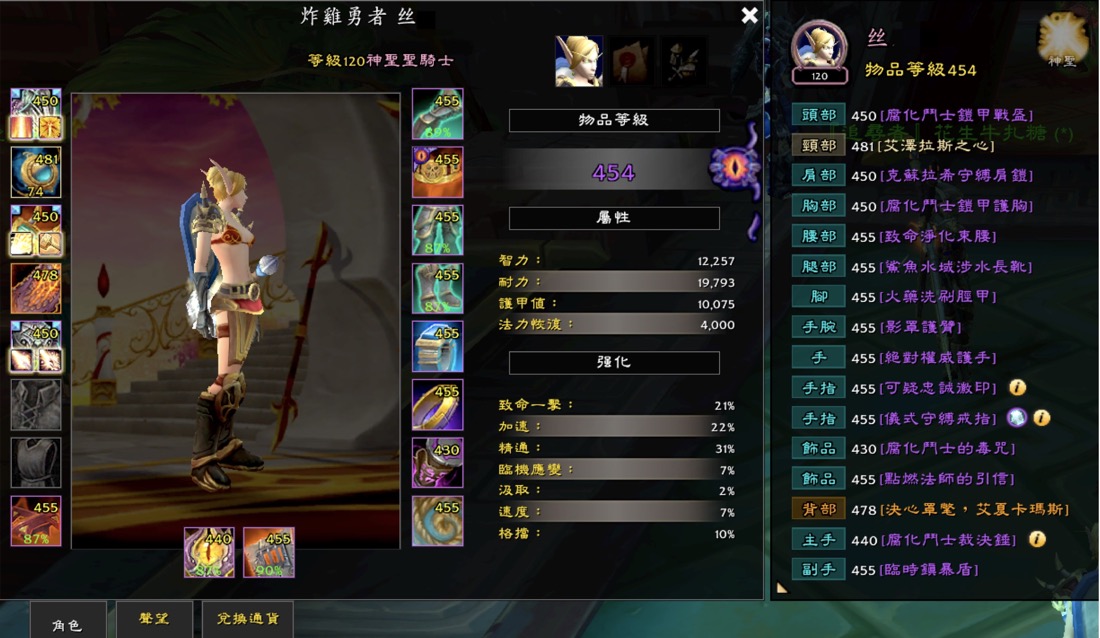Click the 物品等級 header button

pyautogui.click(x=614, y=120)
